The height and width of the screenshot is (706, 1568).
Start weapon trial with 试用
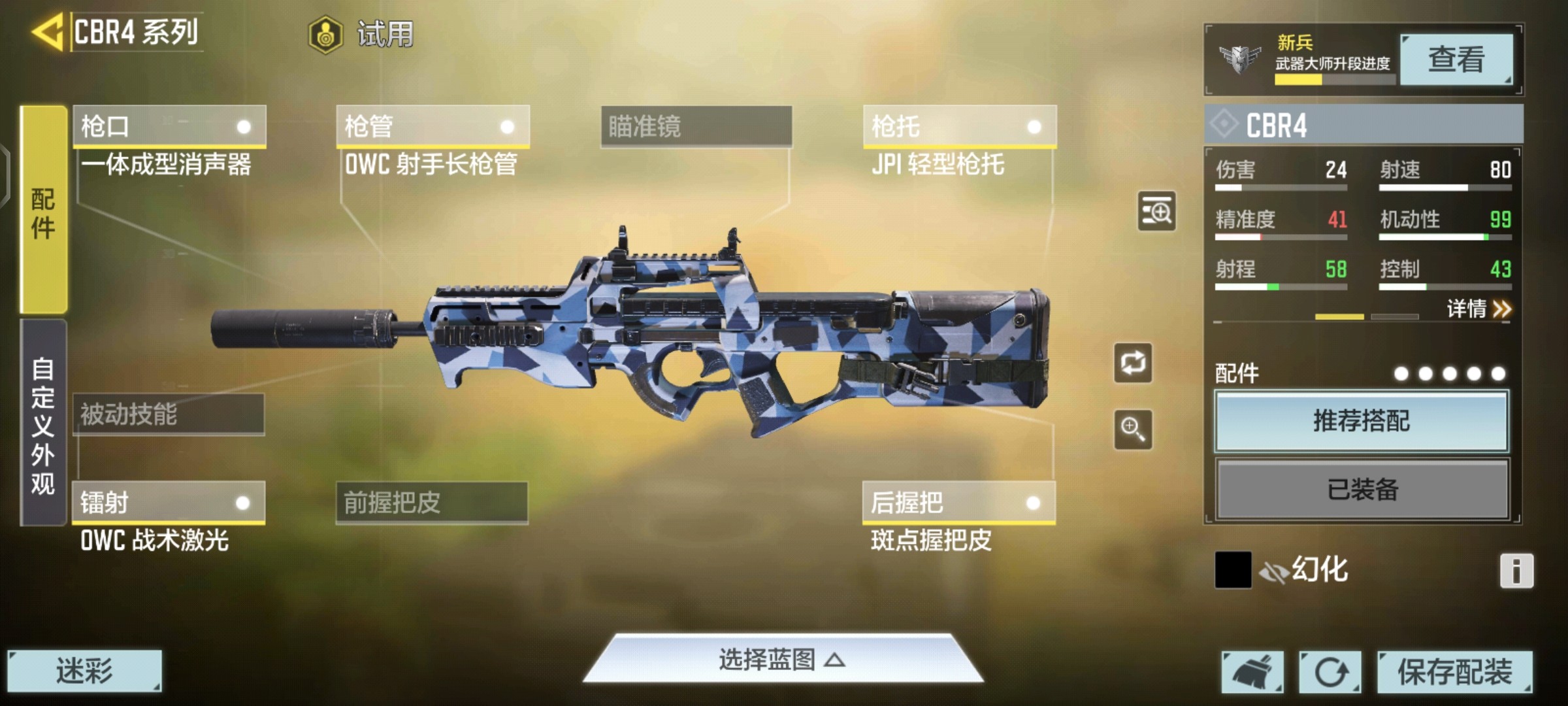point(362,34)
